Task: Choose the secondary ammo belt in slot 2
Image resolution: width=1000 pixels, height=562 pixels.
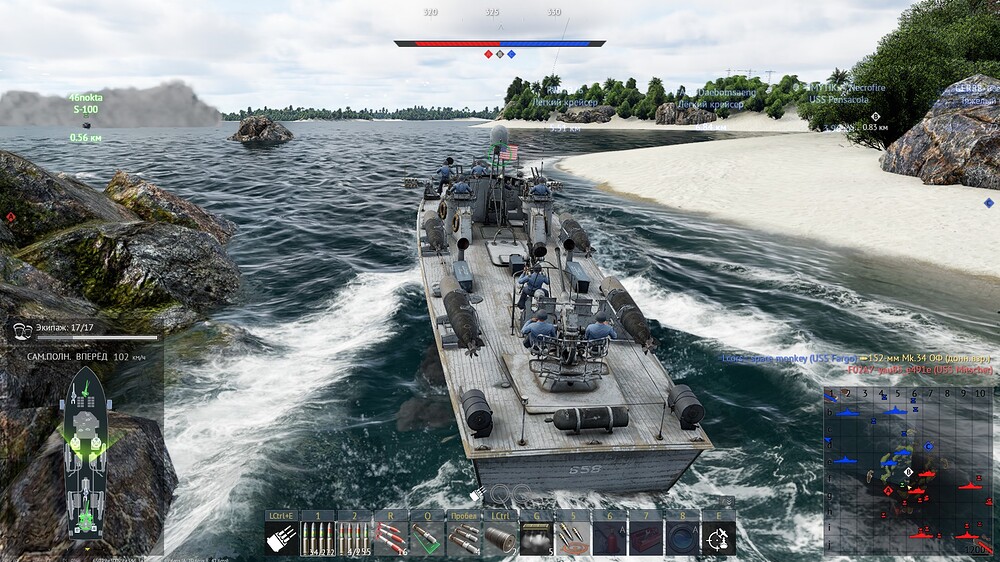Action: point(354,538)
